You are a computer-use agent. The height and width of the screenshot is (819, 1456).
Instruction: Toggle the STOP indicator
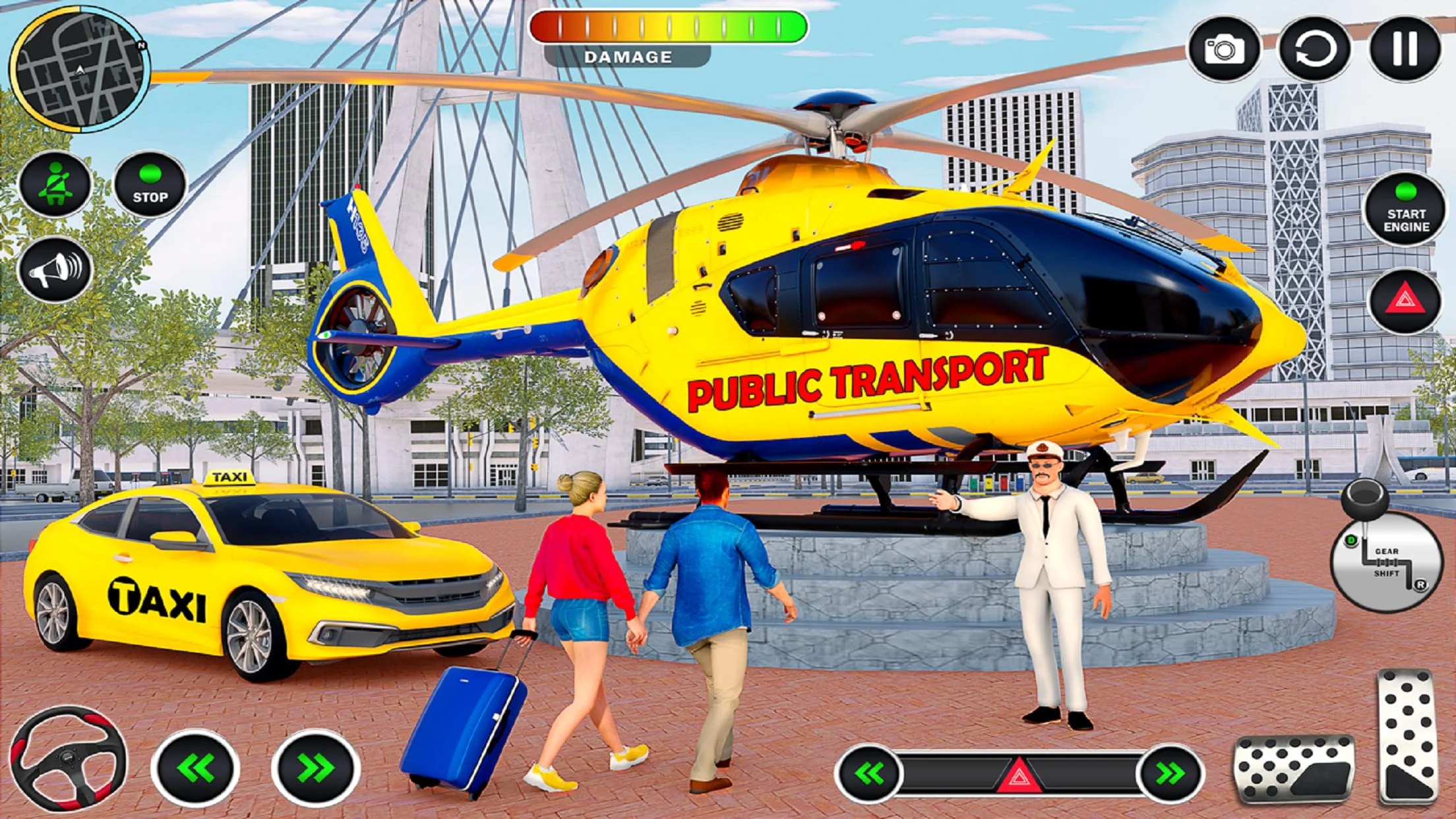point(150,185)
